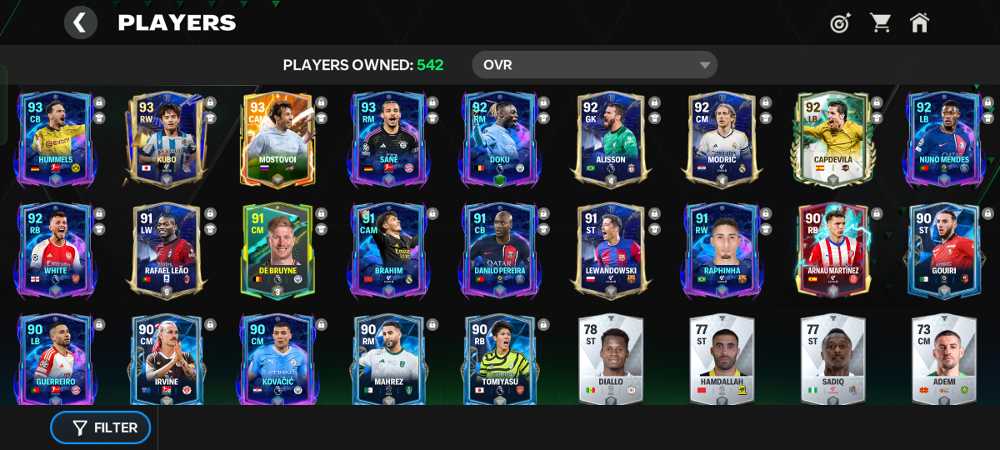Open the objectives target icon
The image size is (1000, 450).
[x=840, y=22]
